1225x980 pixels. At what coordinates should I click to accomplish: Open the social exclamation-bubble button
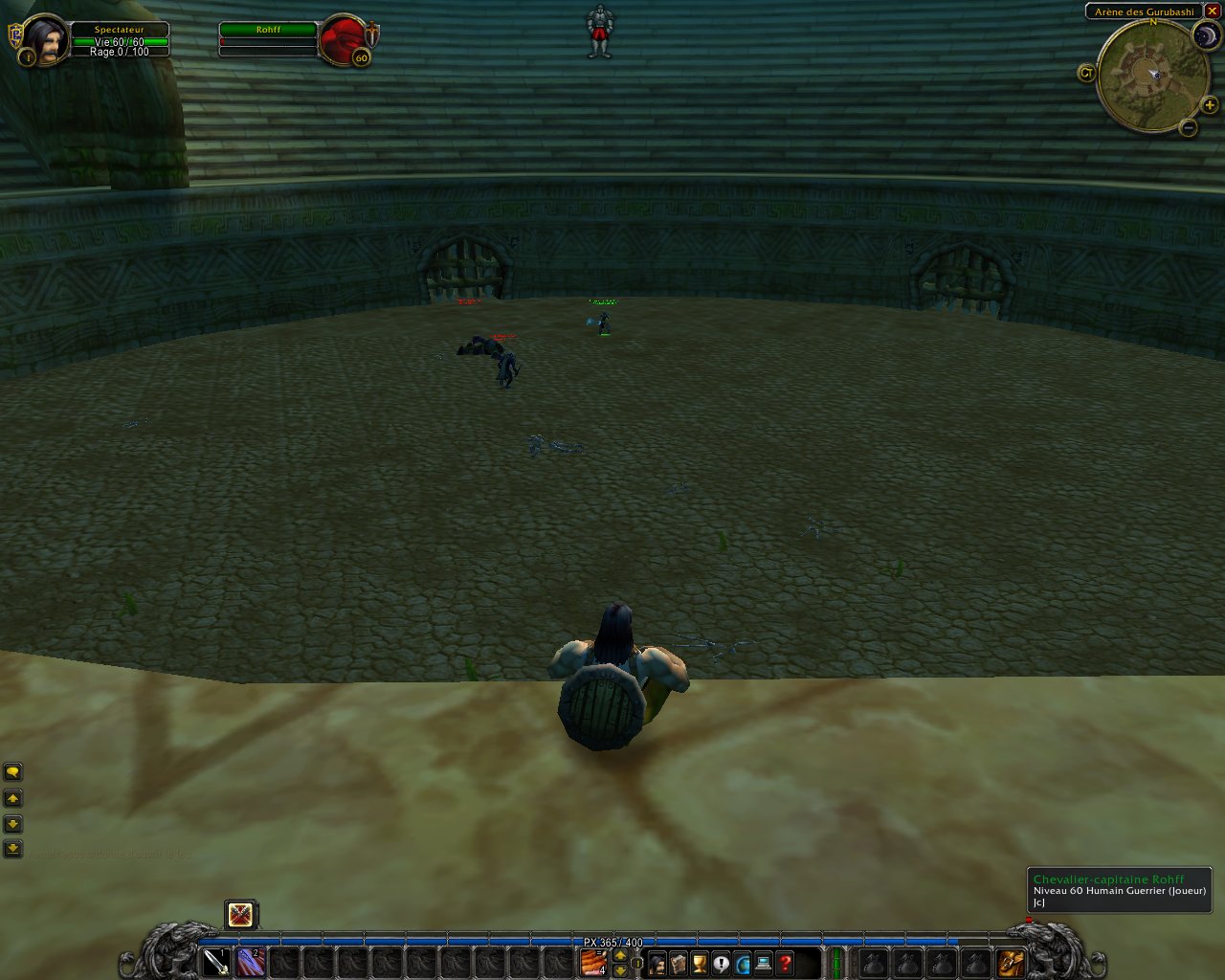722,963
